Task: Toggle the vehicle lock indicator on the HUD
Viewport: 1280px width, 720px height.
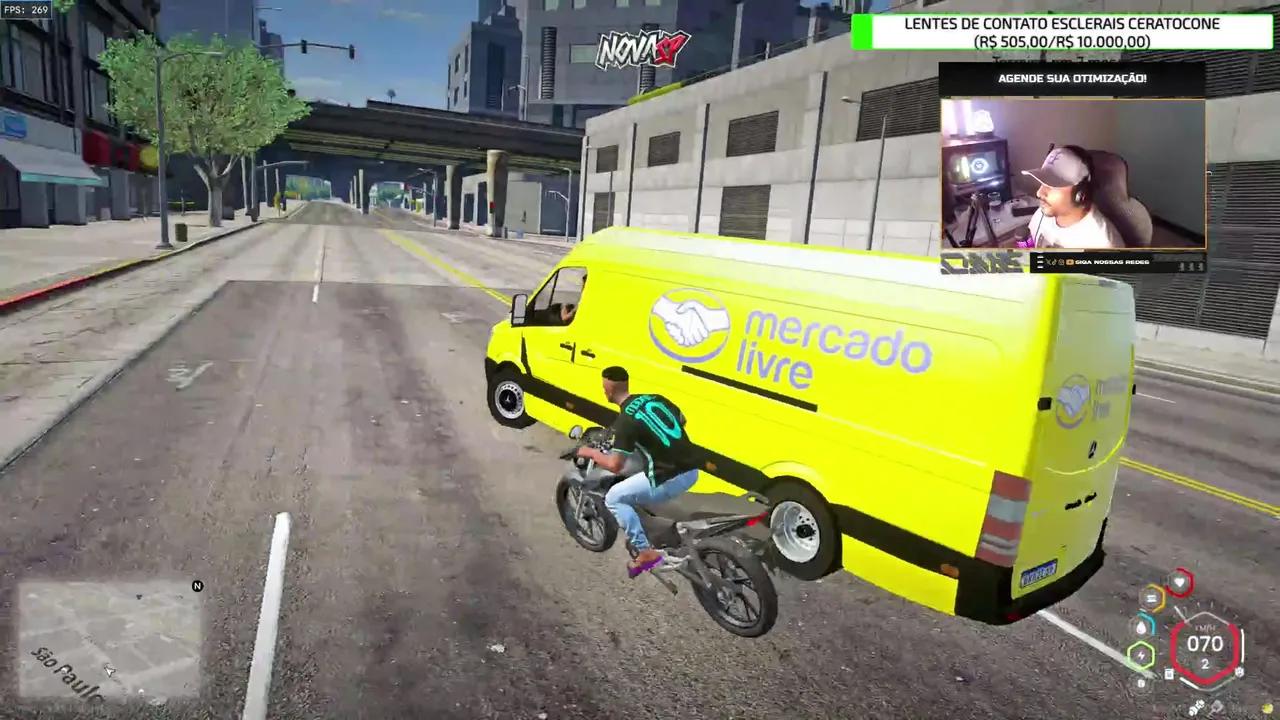Action: pyautogui.click(x=1141, y=682)
